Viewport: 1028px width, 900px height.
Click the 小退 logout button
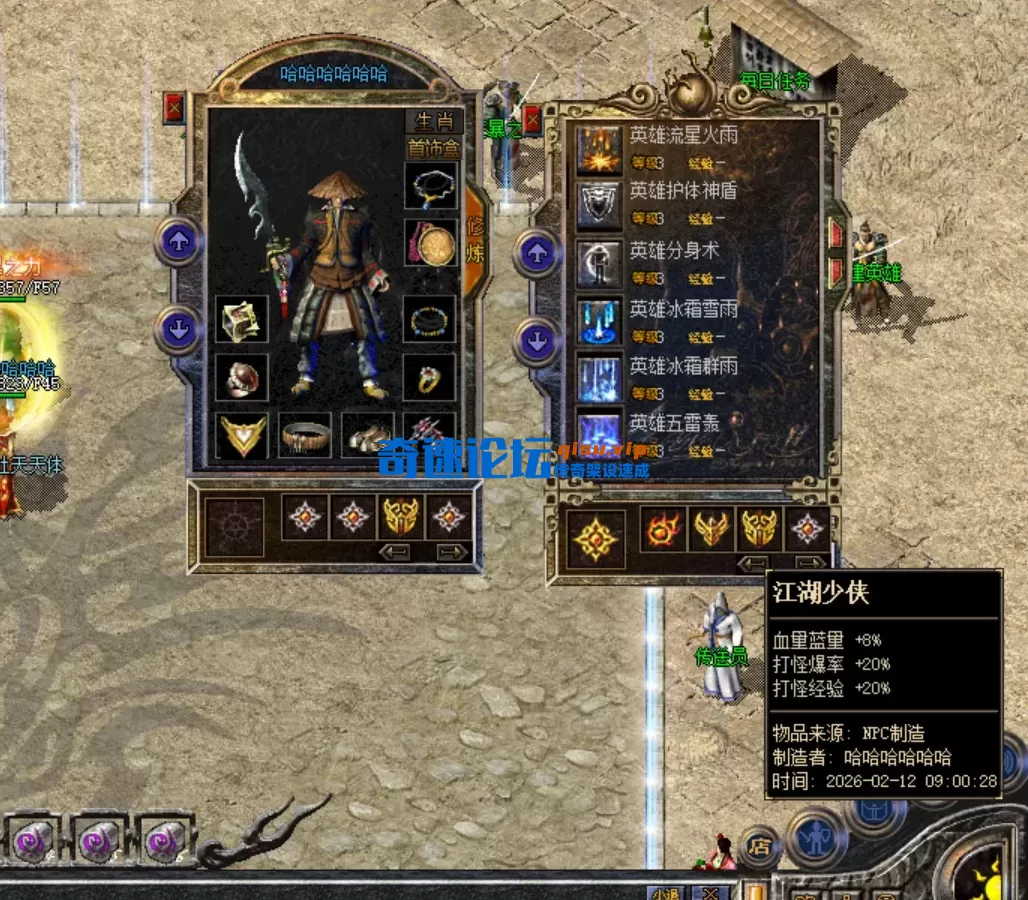coord(663,892)
